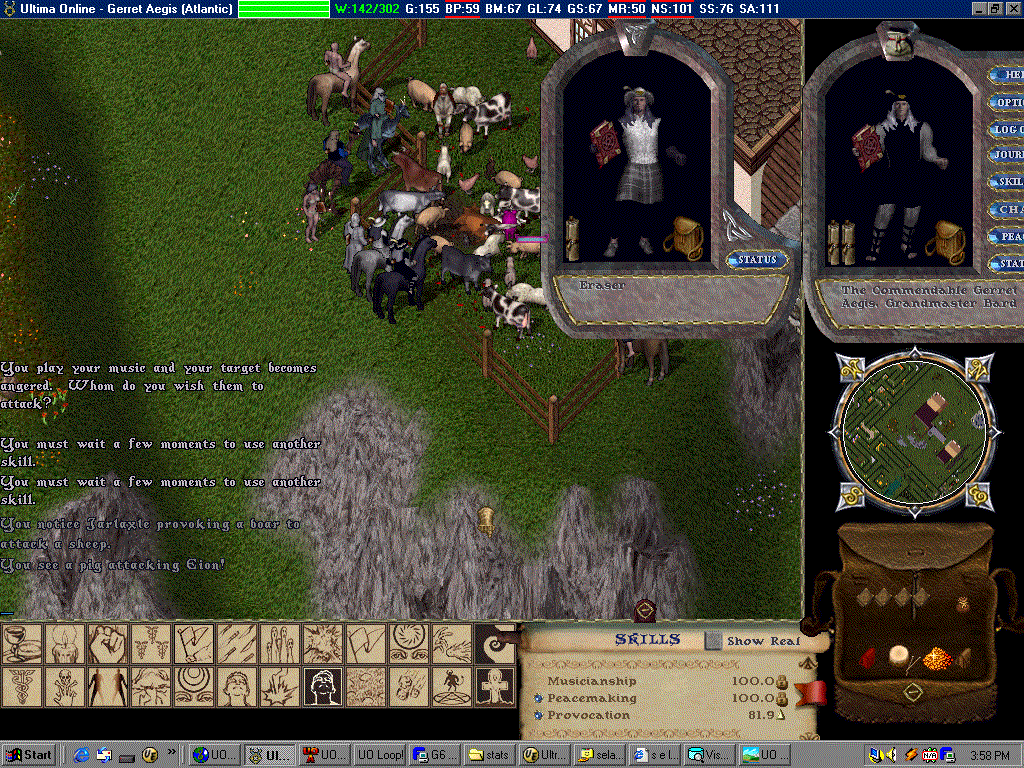Screen dimensions: 1024x768
Task: Open the OPTIONS menu on the paperdoll
Action: click(x=1007, y=103)
